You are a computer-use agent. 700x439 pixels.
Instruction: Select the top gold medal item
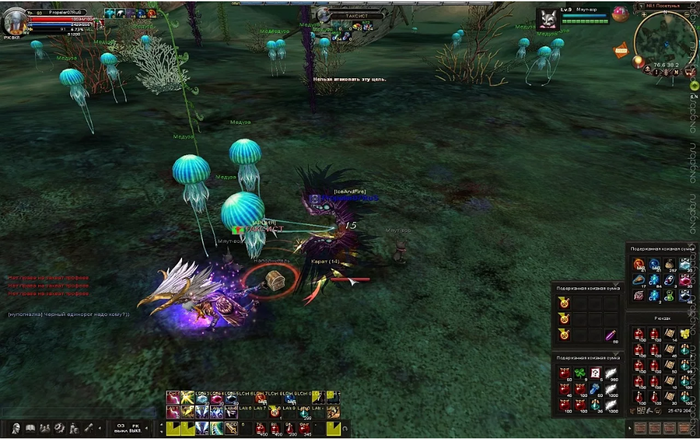click(x=563, y=303)
